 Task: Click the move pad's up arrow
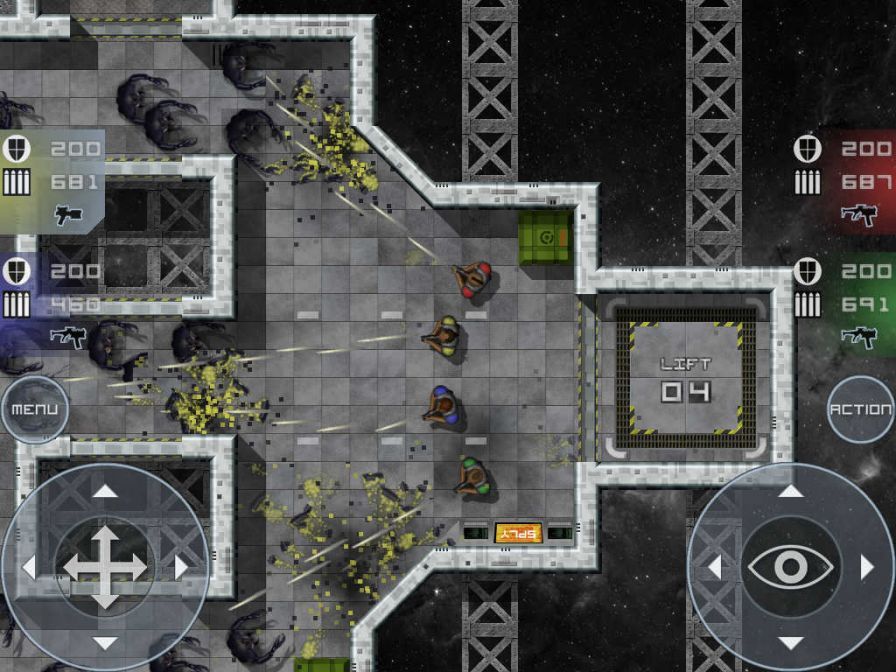pyautogui.click(x=105, y=490)
